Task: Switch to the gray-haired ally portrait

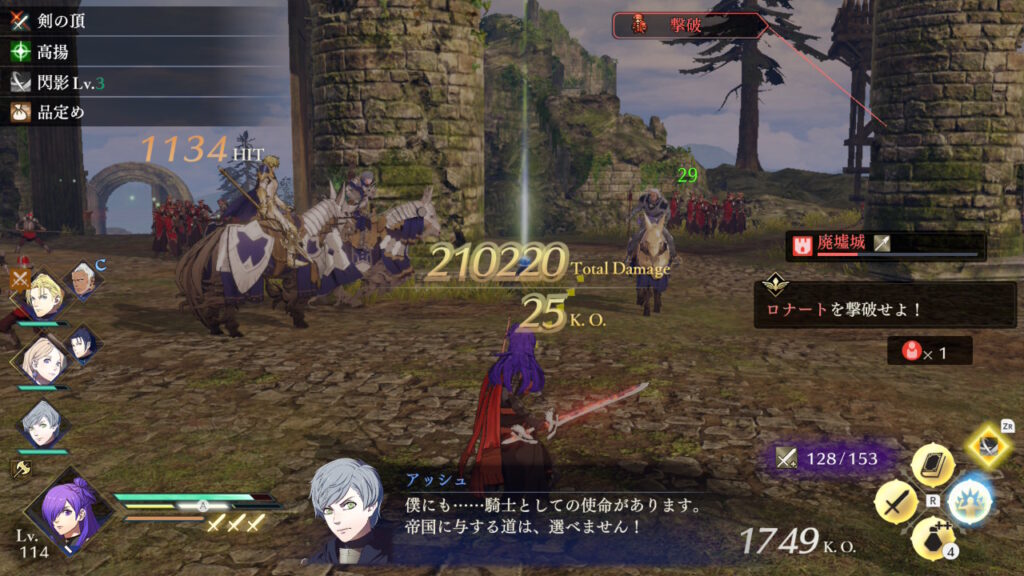Action: coord(42,423)
